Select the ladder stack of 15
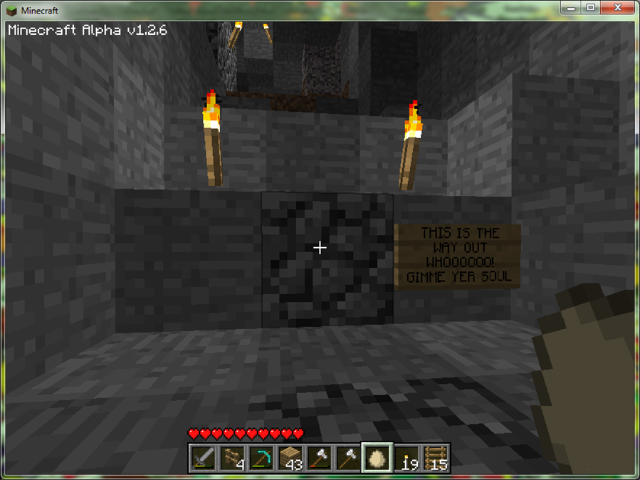Image resolution: width=640 pixels, height=480 pixels. [436, 458]
